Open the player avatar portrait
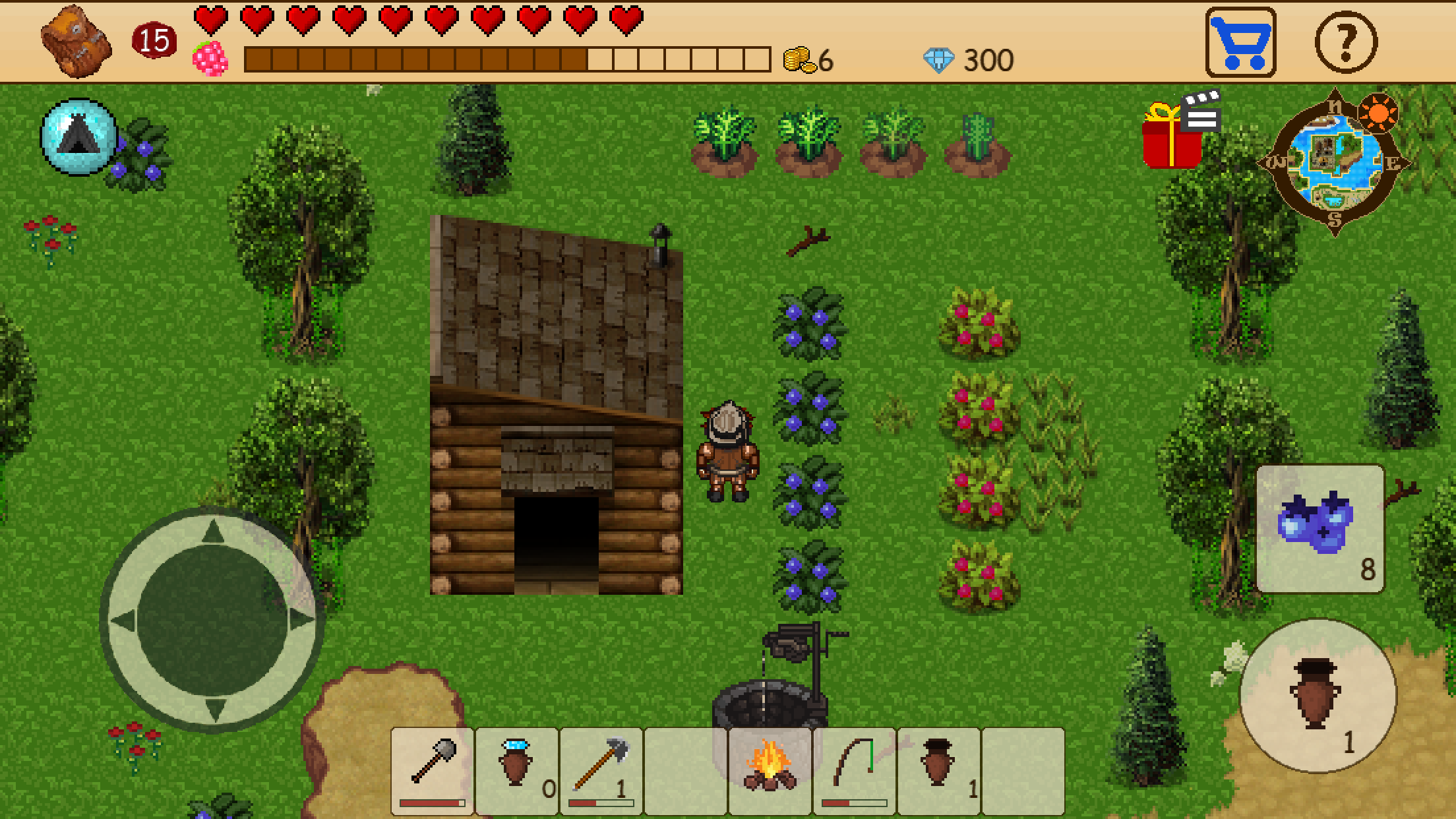The image size is (1456, 819). [x=75, y=41]
